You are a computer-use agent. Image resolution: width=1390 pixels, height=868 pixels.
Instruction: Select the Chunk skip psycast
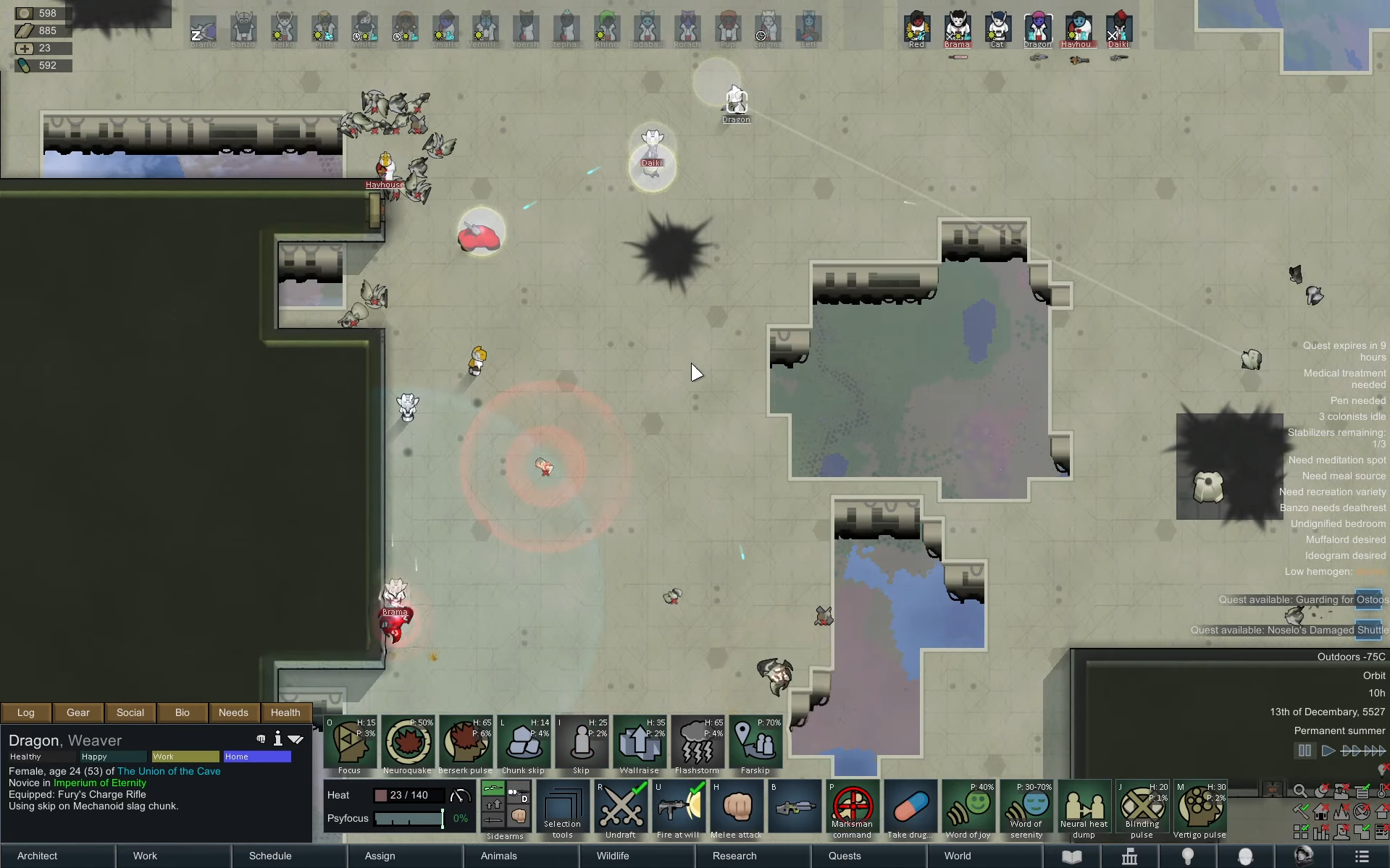tap(524, 742)
